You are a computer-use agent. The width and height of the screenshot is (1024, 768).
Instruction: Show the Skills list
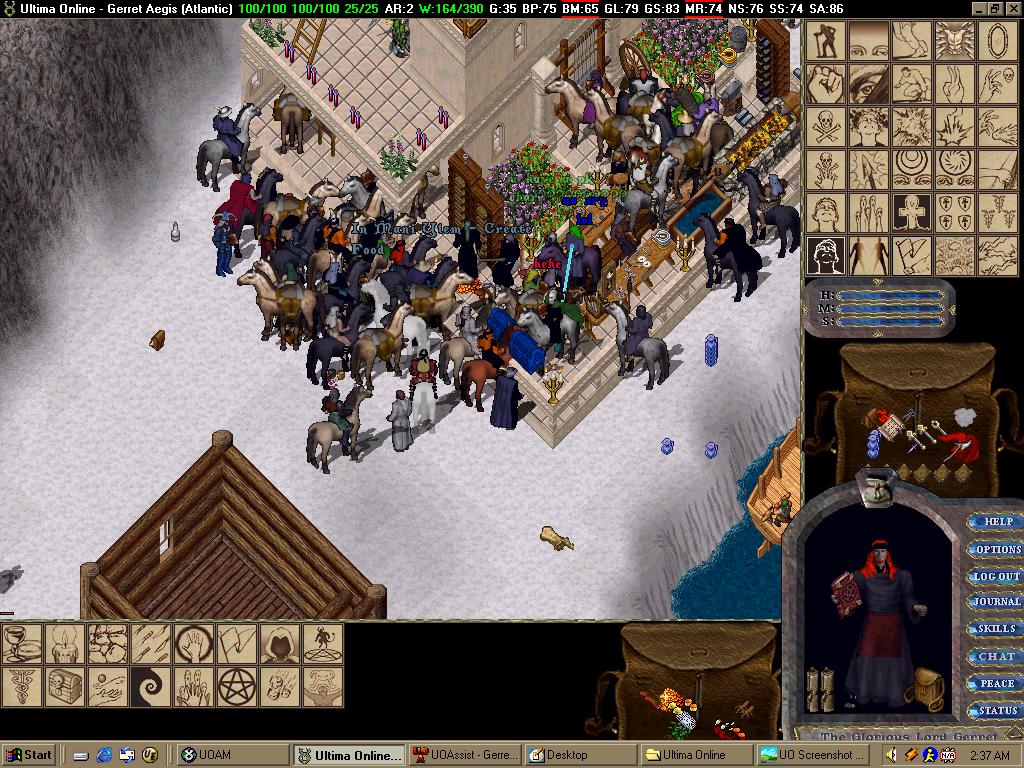tap(996, 629)
